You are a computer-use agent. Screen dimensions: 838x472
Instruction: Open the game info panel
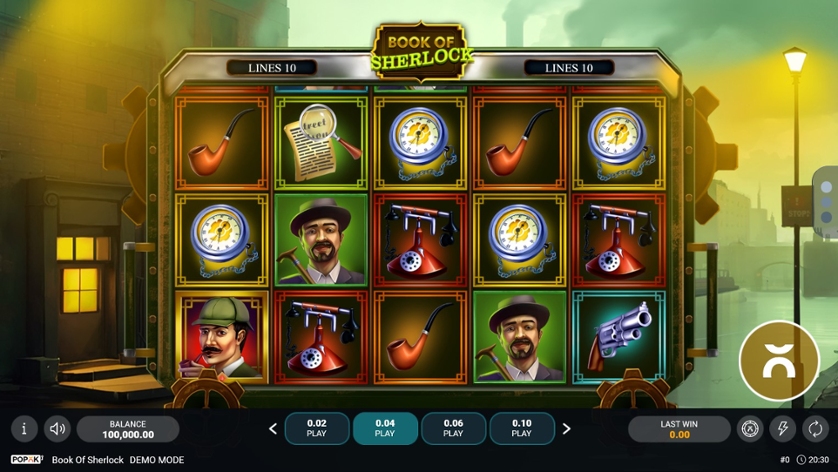(x=24, y=429)
